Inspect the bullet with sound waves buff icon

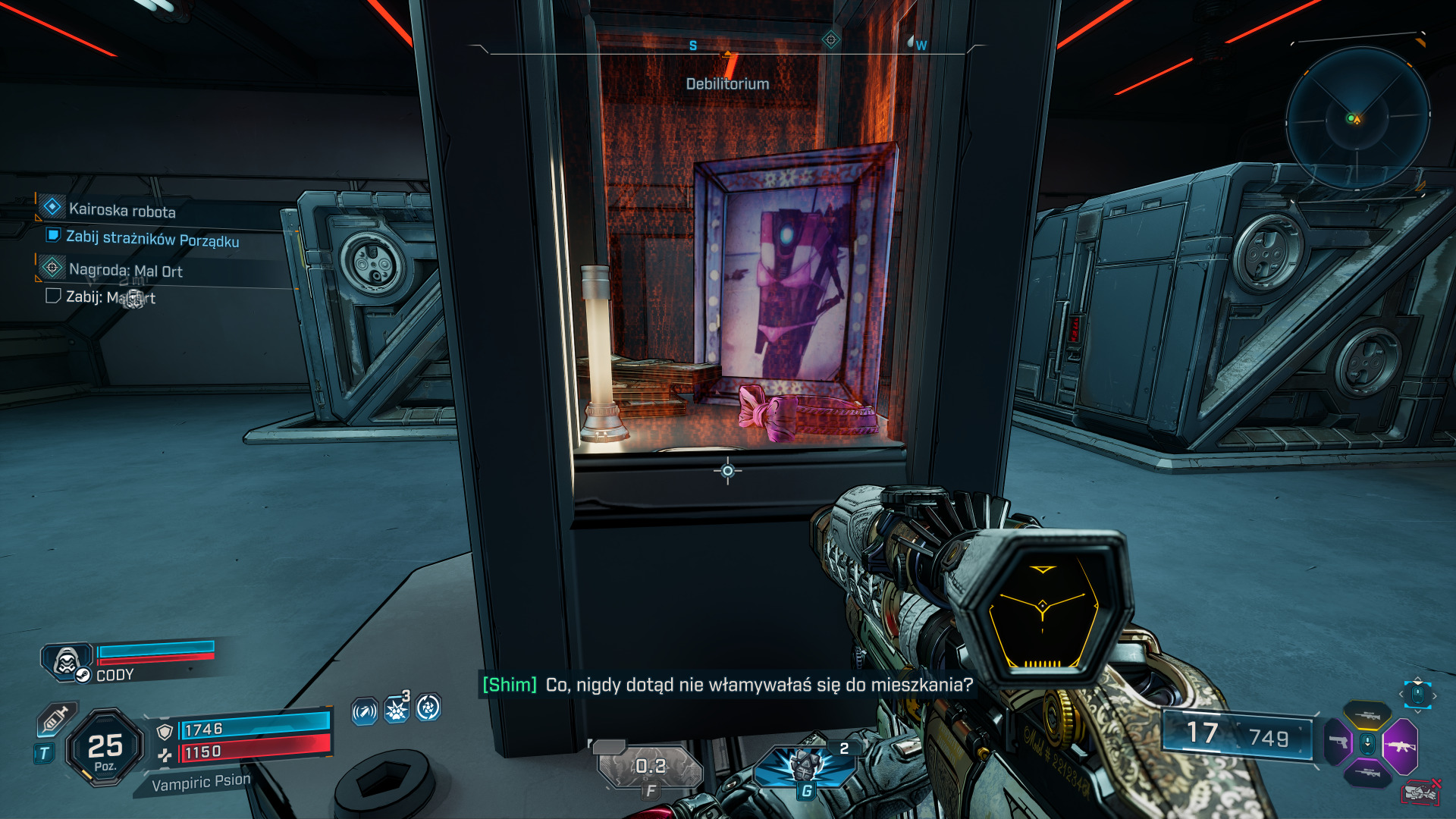365,711
